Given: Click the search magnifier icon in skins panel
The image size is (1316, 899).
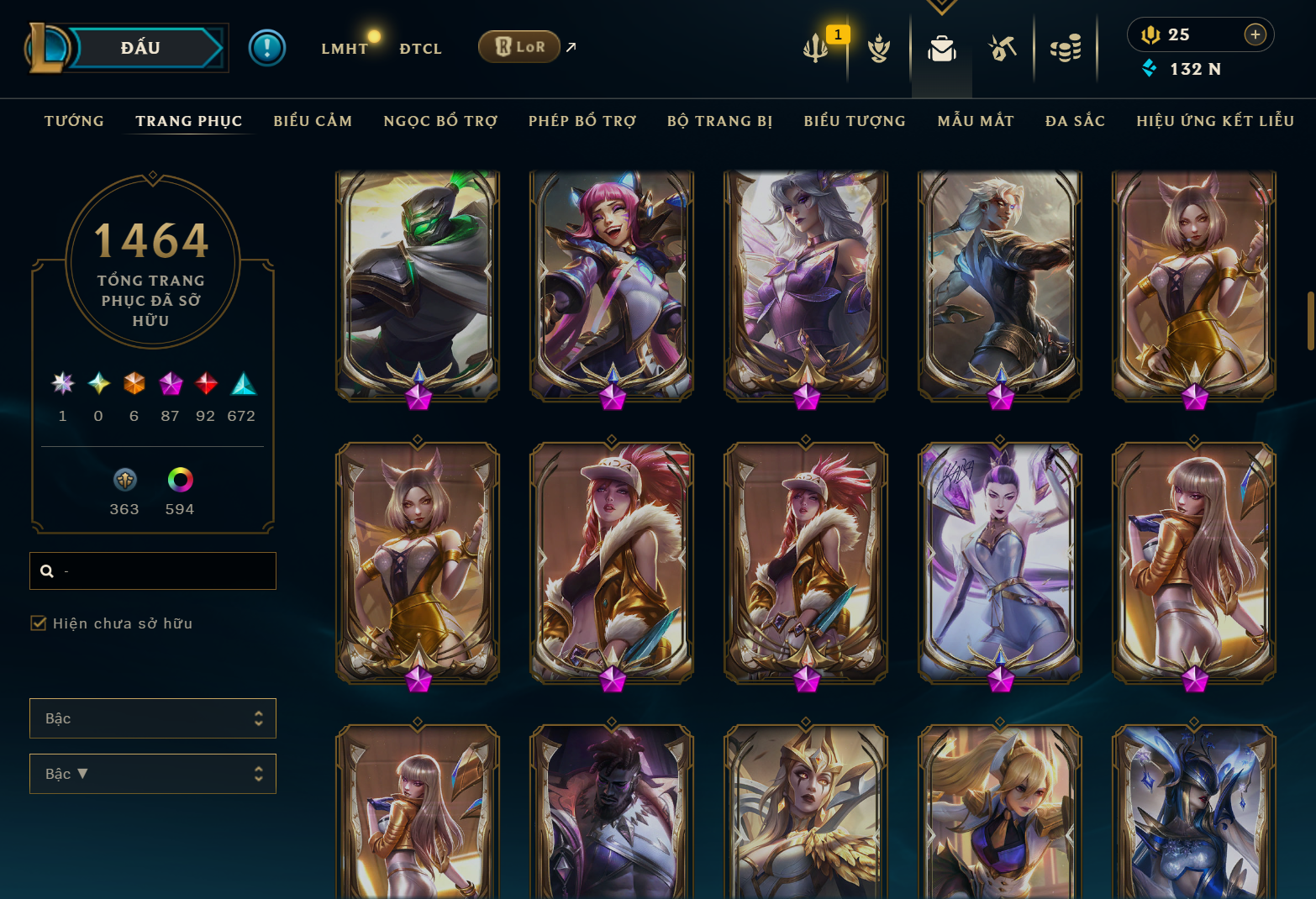Looking at the screenshot, I should tap(47, 570).
